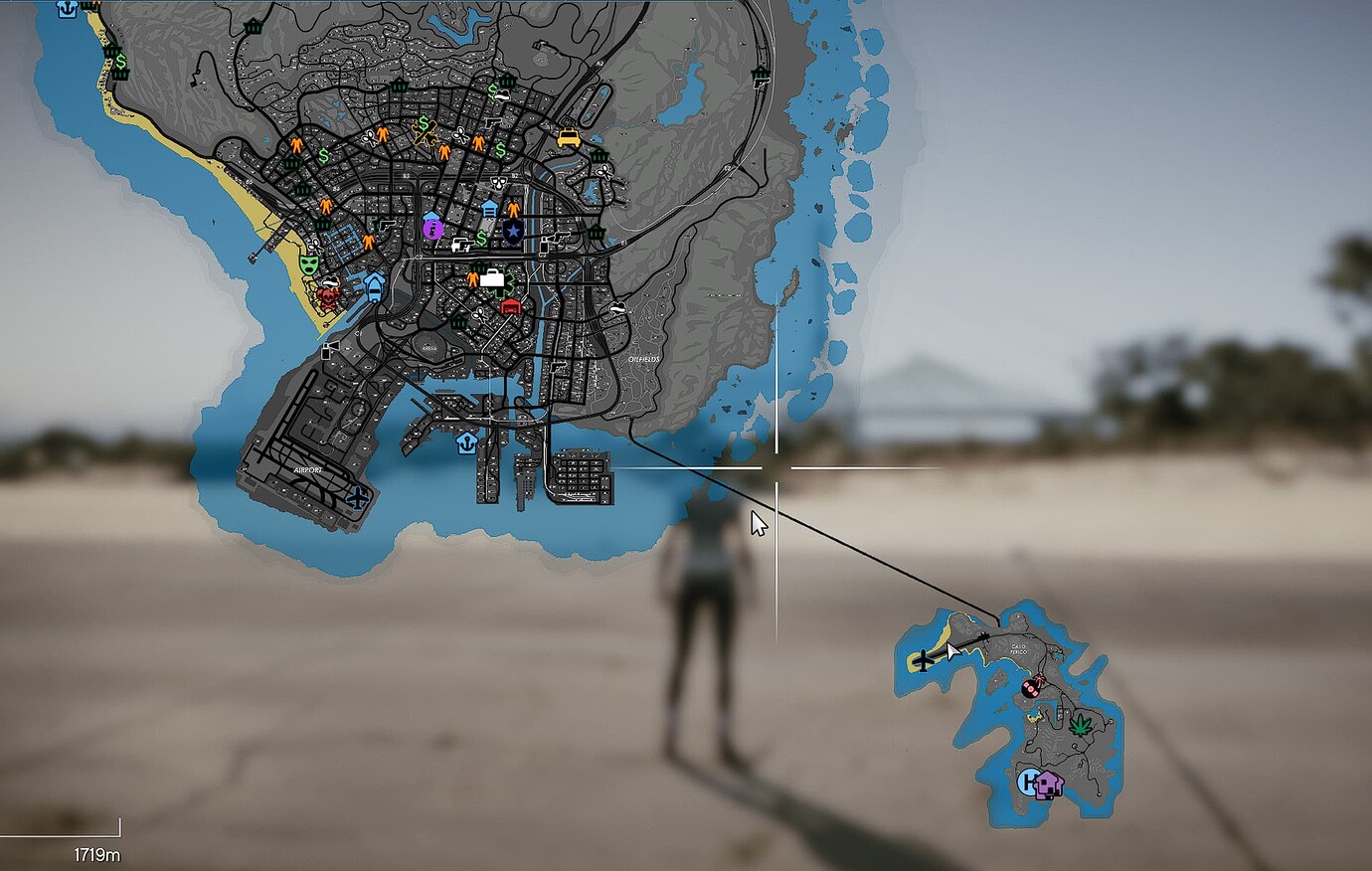
Task: Click the purple mansion blip on southern Cayo Perico
Action: [x=1049, y=784]
